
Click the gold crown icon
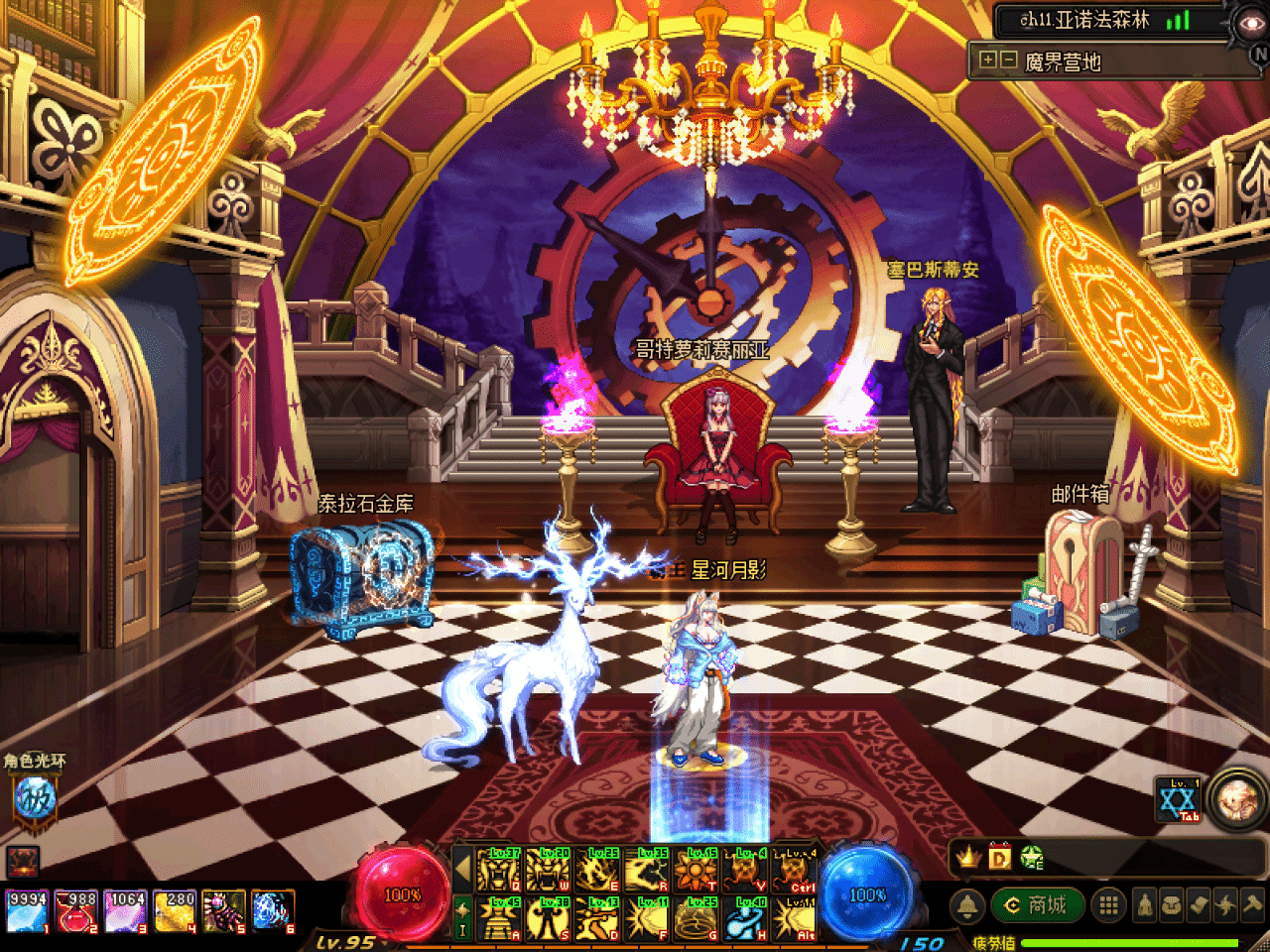coord(968,857)
